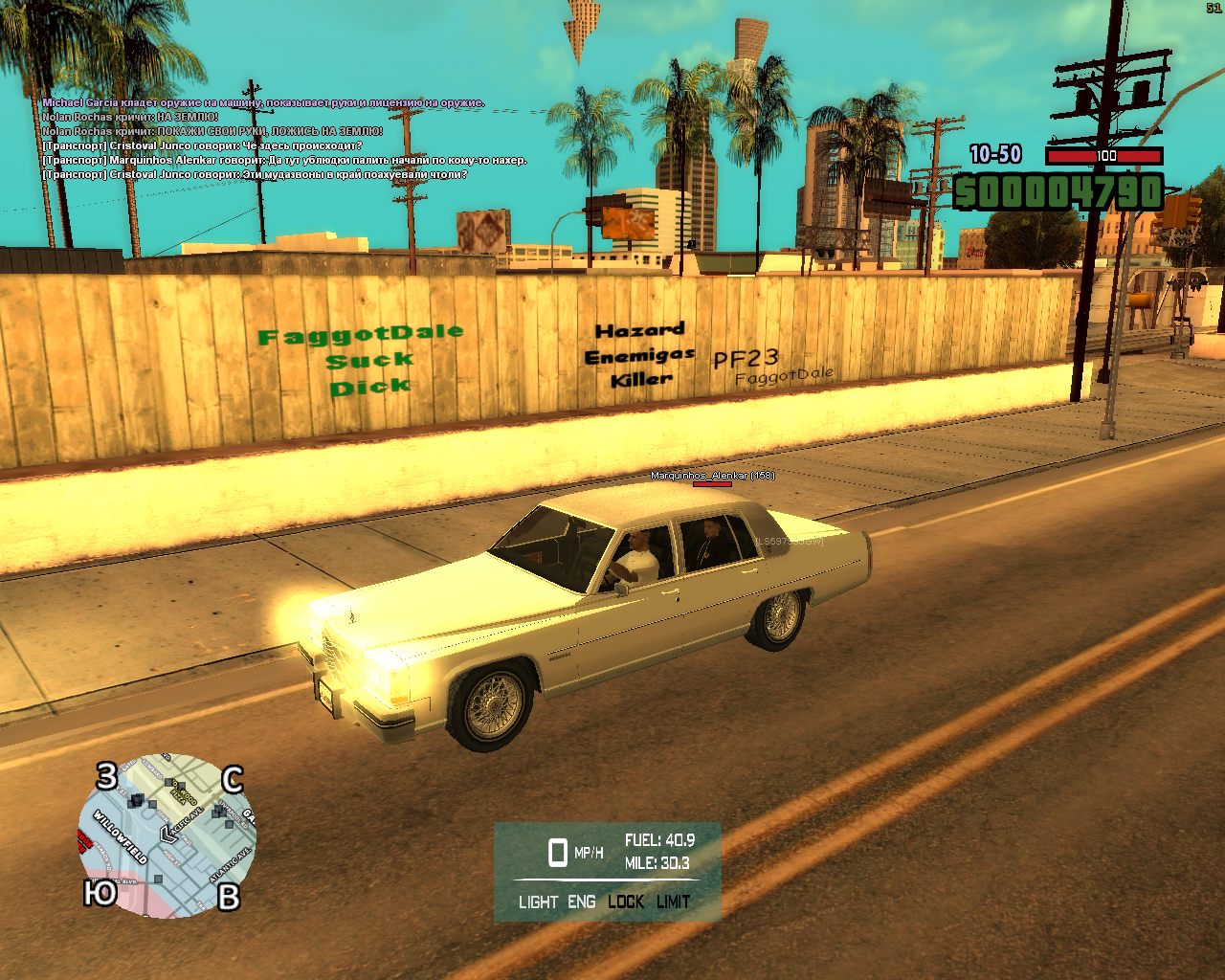
Task: Toggle the LOCK indicator on the vehicle panel
Action: [x=626, y=902]
